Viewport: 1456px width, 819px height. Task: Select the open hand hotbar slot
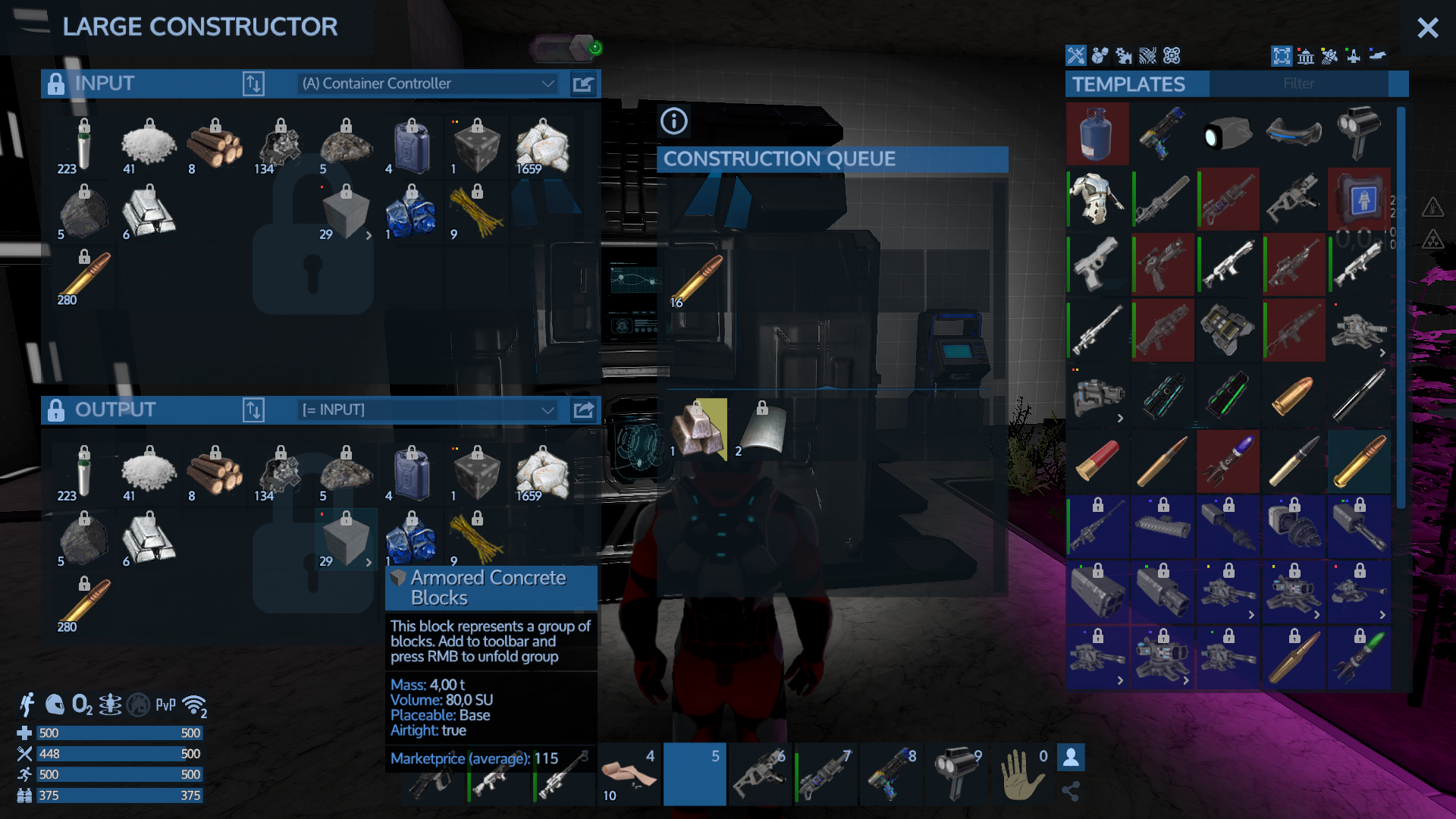(1021, 773)
